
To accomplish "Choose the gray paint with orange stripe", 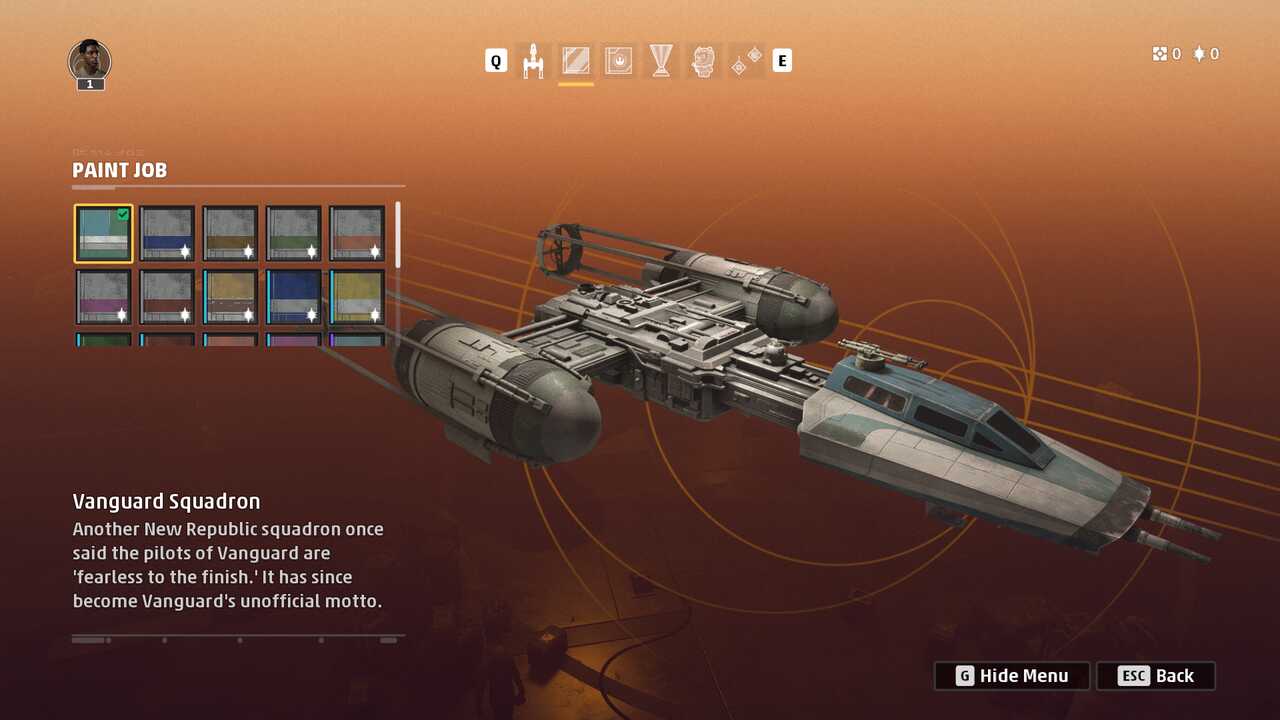I will (357, 234).
